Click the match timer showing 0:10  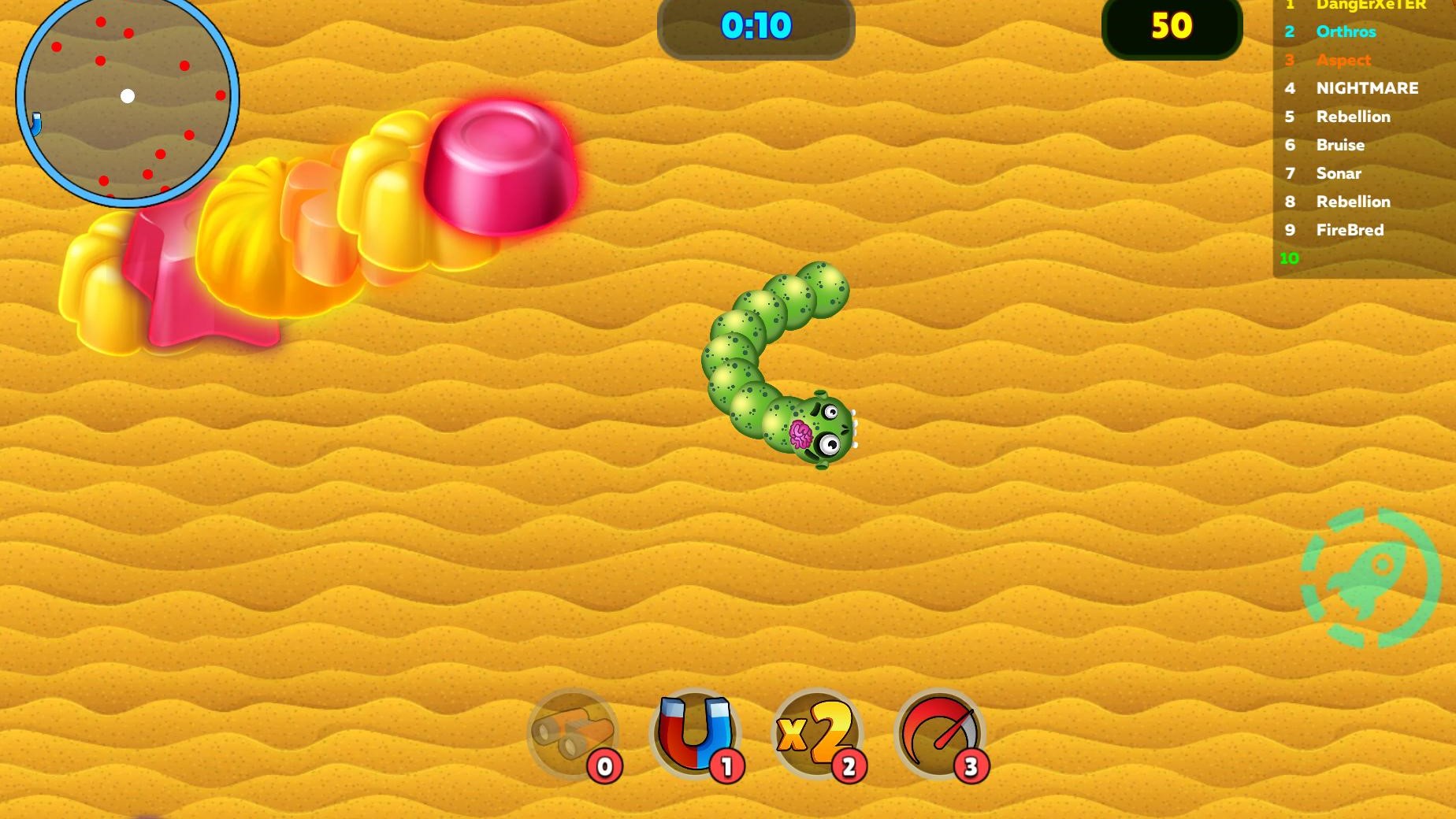pyautogui.click(x=755, y=26)
